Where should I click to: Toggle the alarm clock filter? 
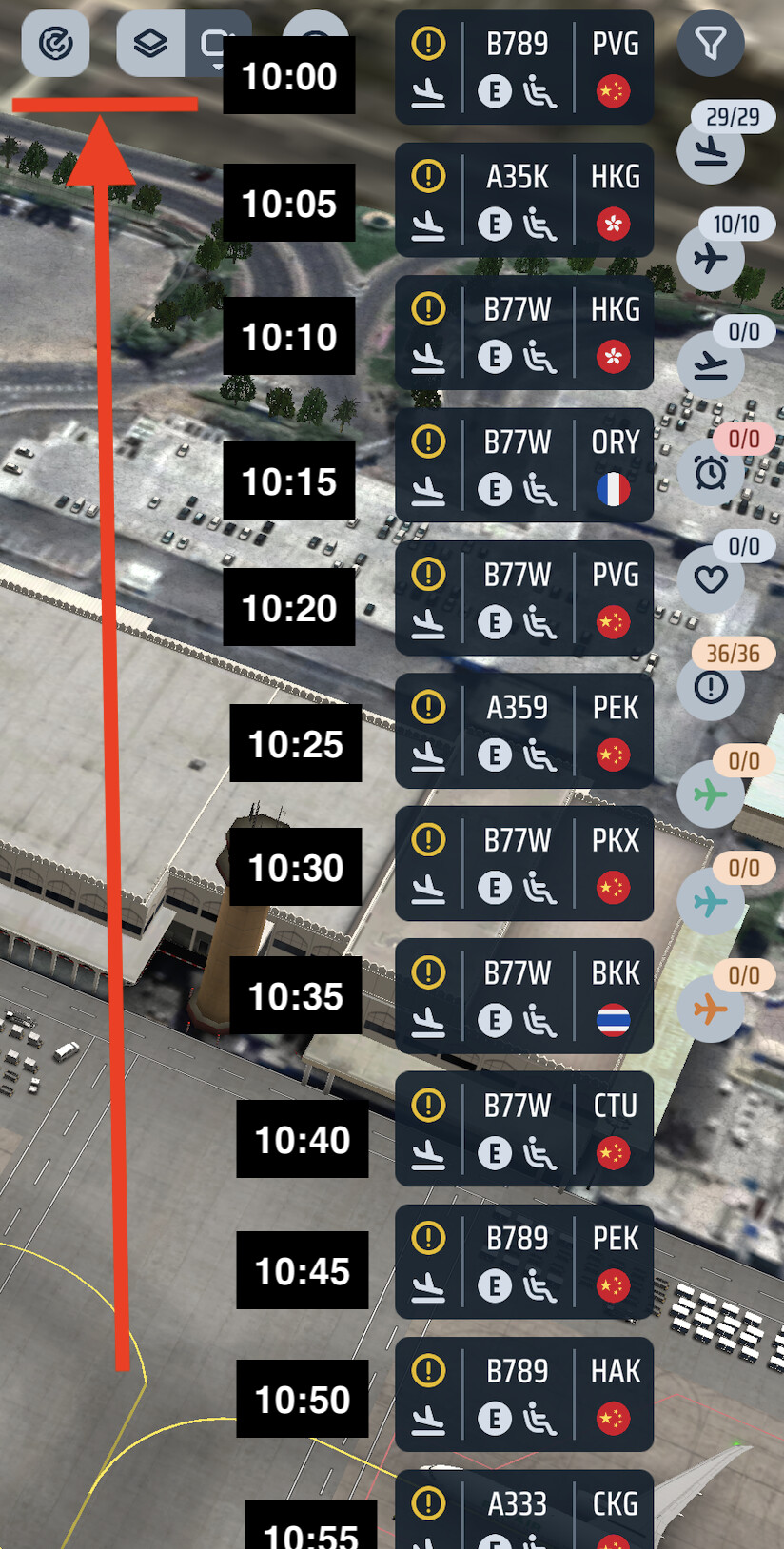pos(711,472)
